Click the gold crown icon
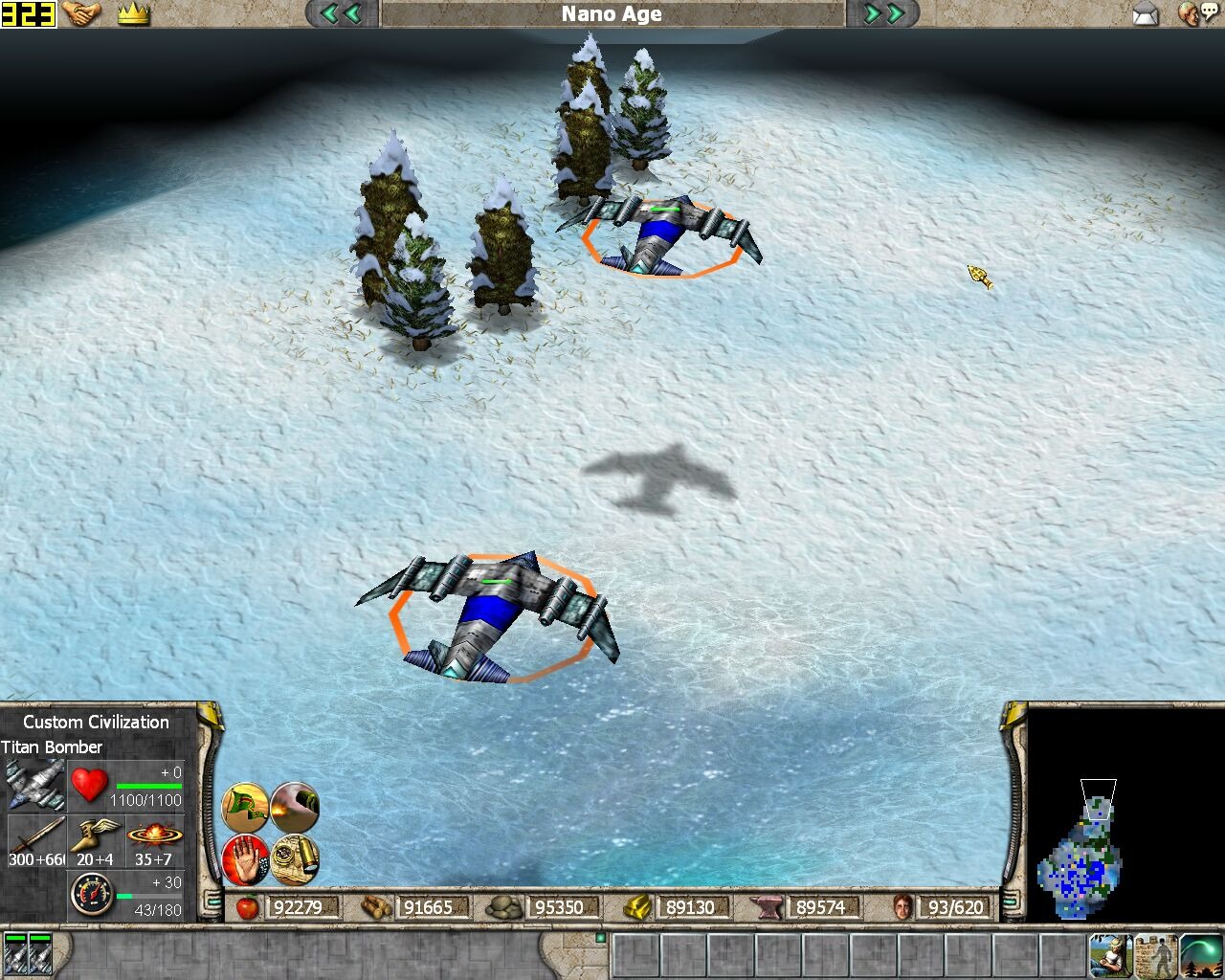The height and width of the screenshot is (980, 1225). [133, 14]
